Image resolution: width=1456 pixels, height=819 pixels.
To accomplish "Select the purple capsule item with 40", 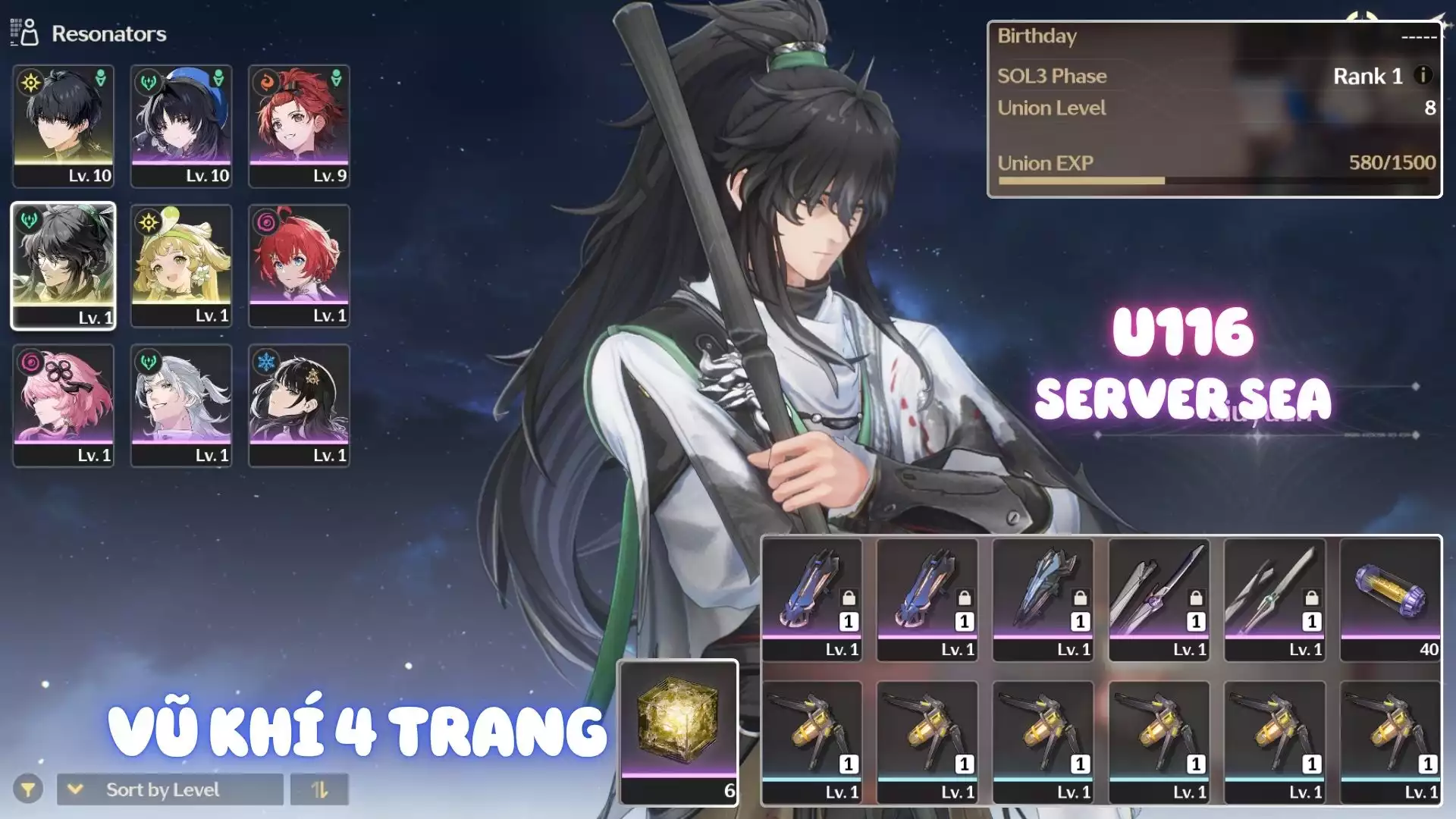I will 1390,599.
